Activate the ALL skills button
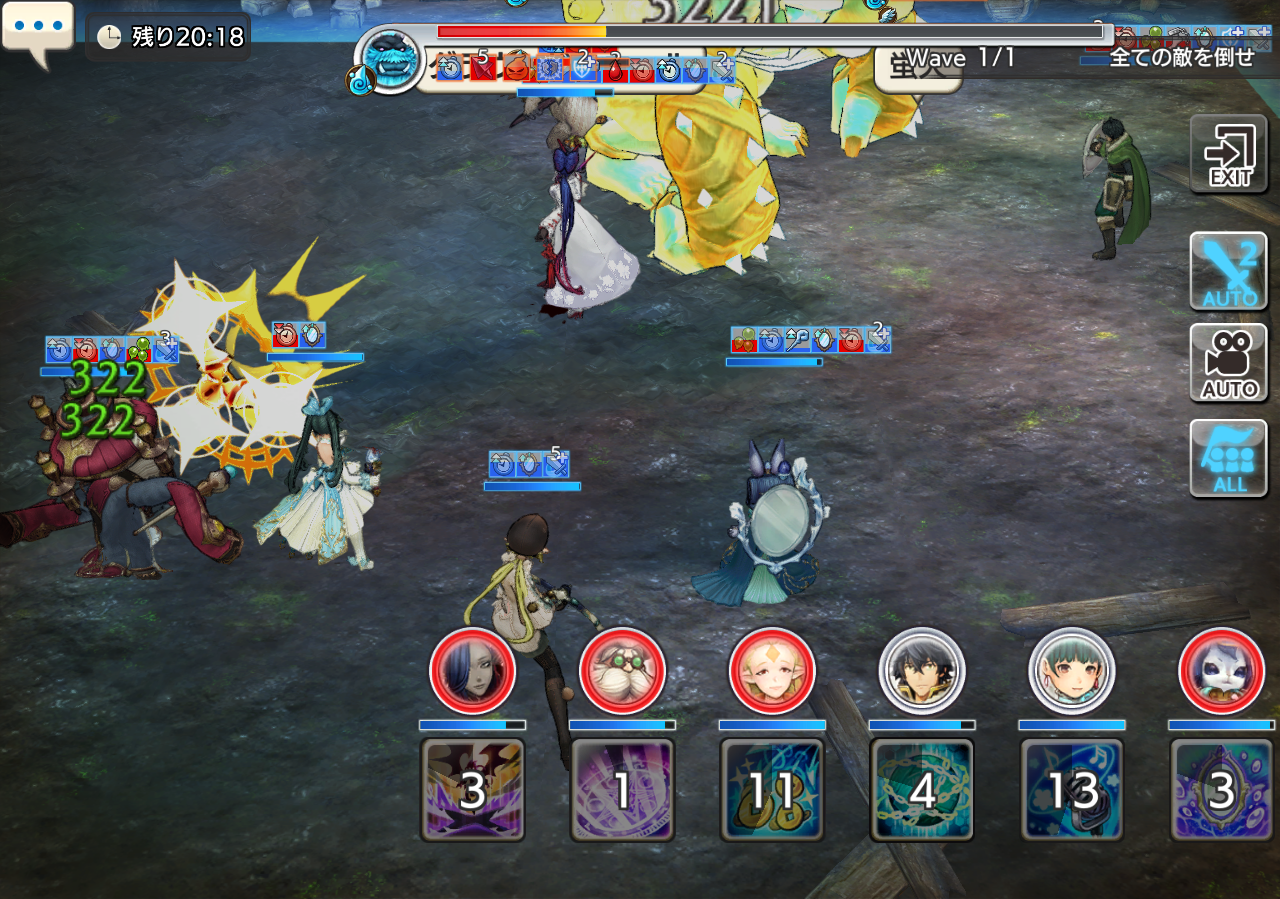1280x899 pixels. 1228,458
